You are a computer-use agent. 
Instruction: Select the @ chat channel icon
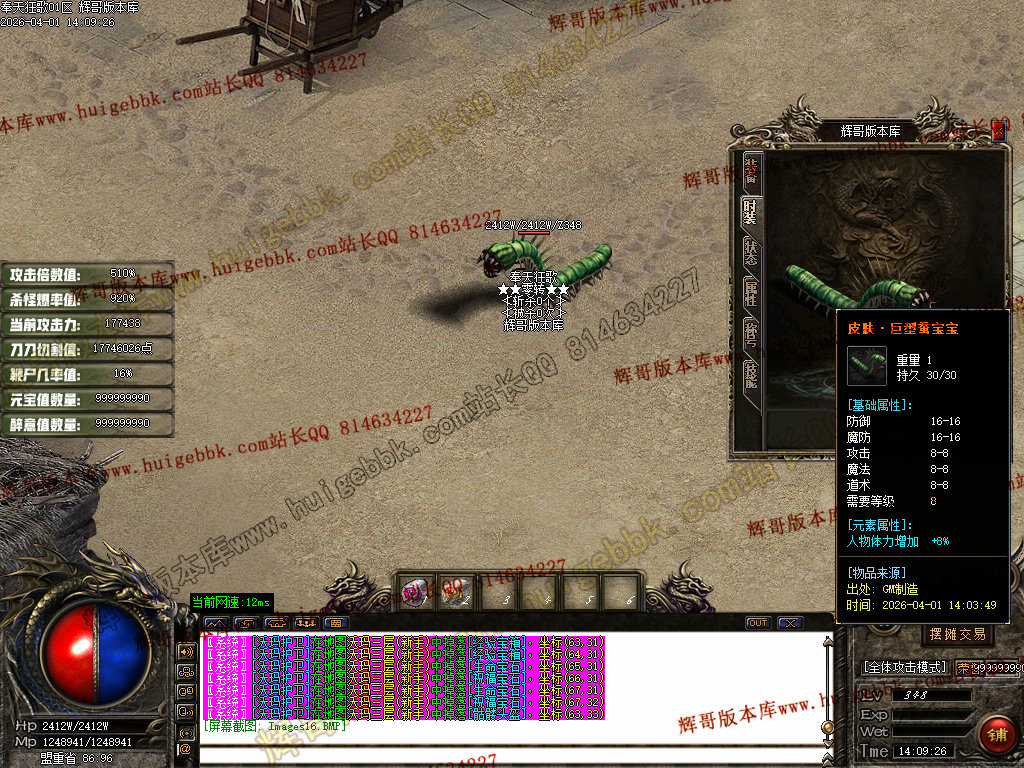pyautogui.click(x=185, y=748)
